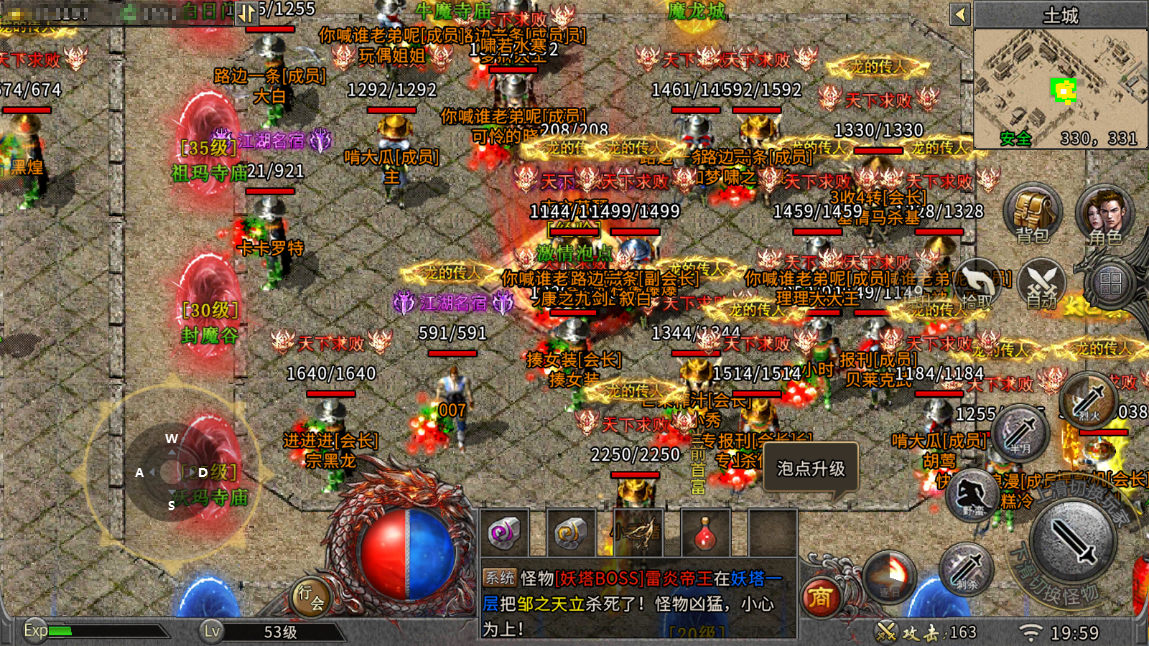
Task: Collapse the minimap with the arrow button
Action: click(960, 15)
